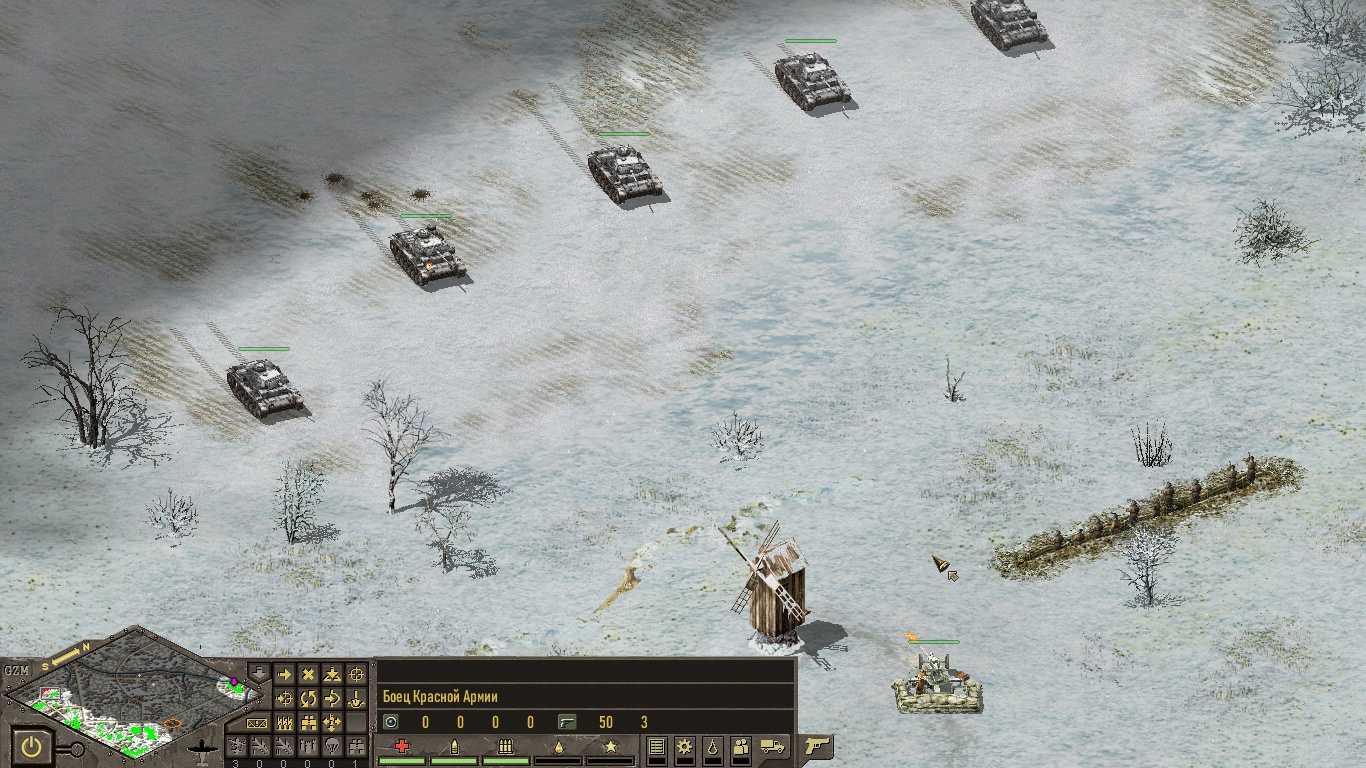Open the envelope messages button
This screenshot has height=768, width=1366.
tap(257, 722)
